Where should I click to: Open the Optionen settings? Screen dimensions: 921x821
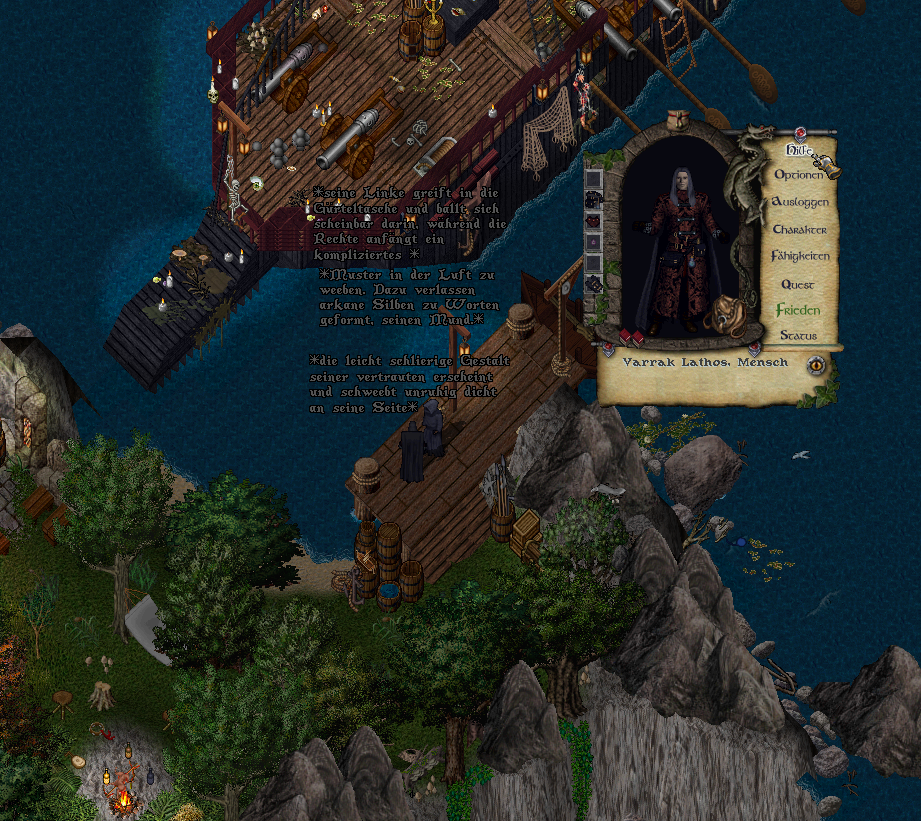click(798, 175)
